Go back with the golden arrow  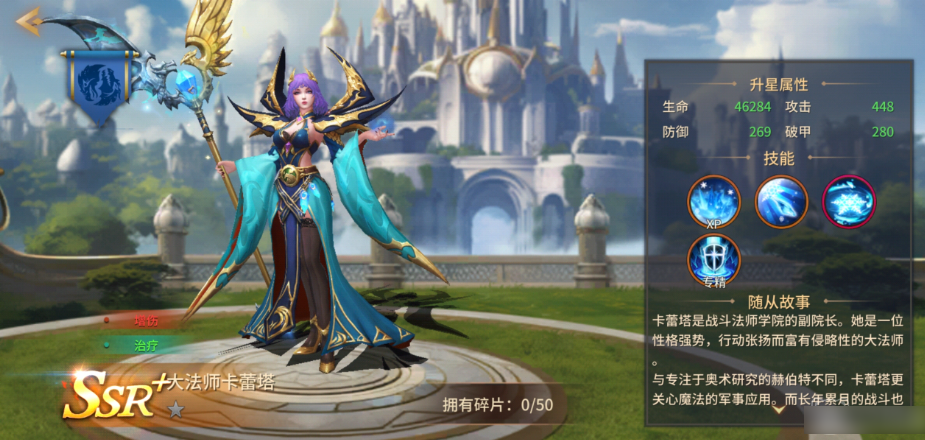(x=28, y=19)
